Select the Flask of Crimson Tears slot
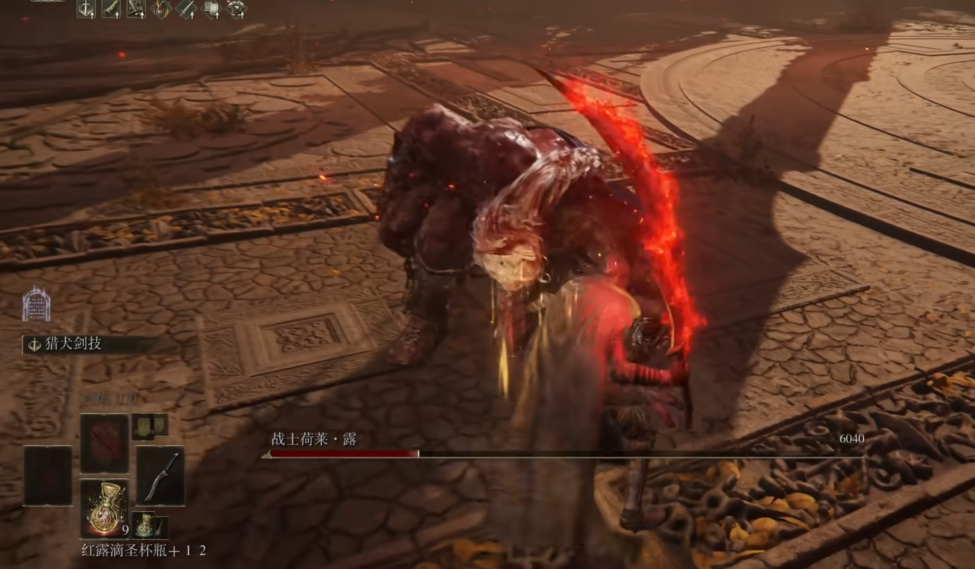The image size is (975, 569). pyautogui.click(x=104, y=507)
